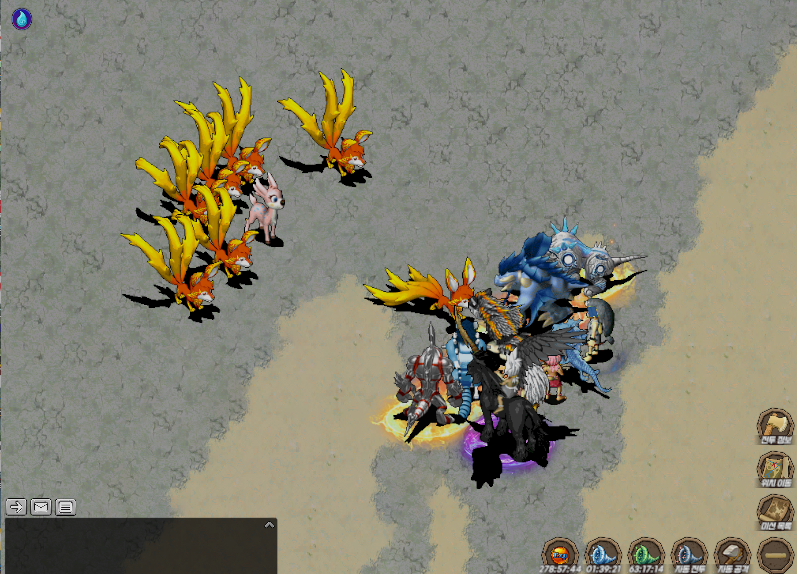Screen dimensions: 797x574
Task: Toggle 자동 공격 hammer button
Action: (x=733, y=553)
